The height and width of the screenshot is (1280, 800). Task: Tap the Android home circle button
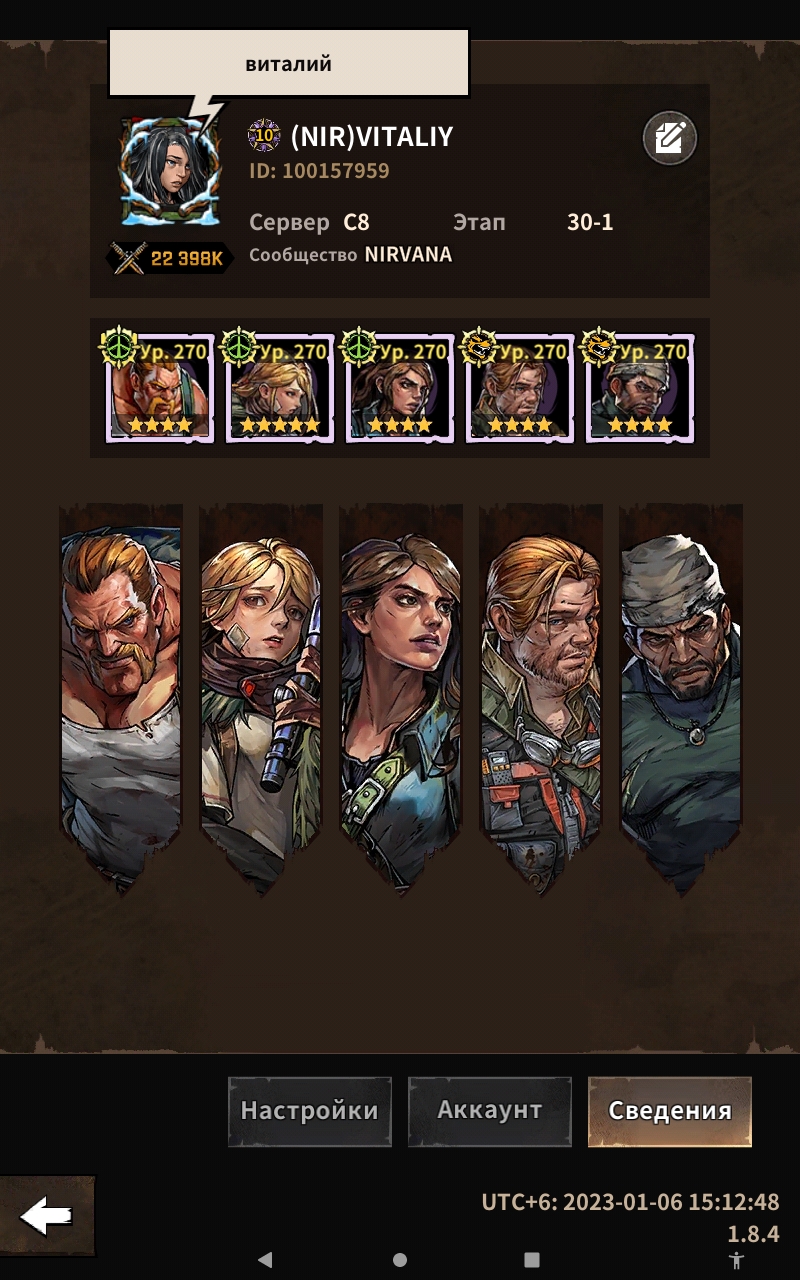[400, 1260]
